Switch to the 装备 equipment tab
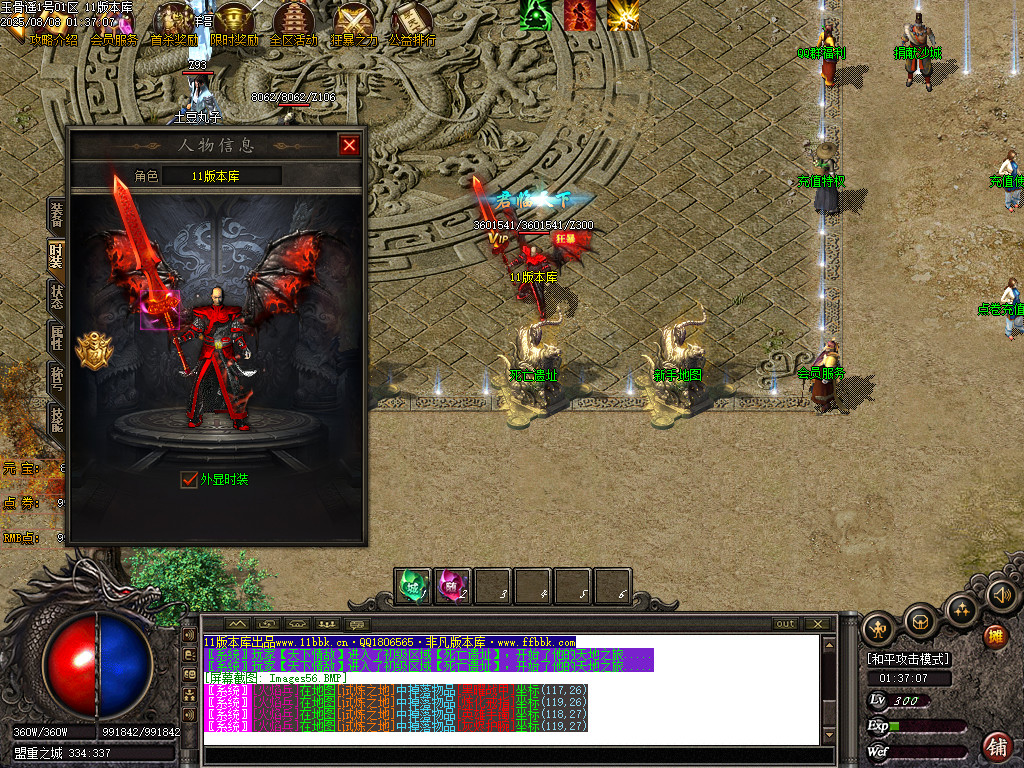Image resolution: width=1024 pixels, height=768 pixels. tap(57, 215)
